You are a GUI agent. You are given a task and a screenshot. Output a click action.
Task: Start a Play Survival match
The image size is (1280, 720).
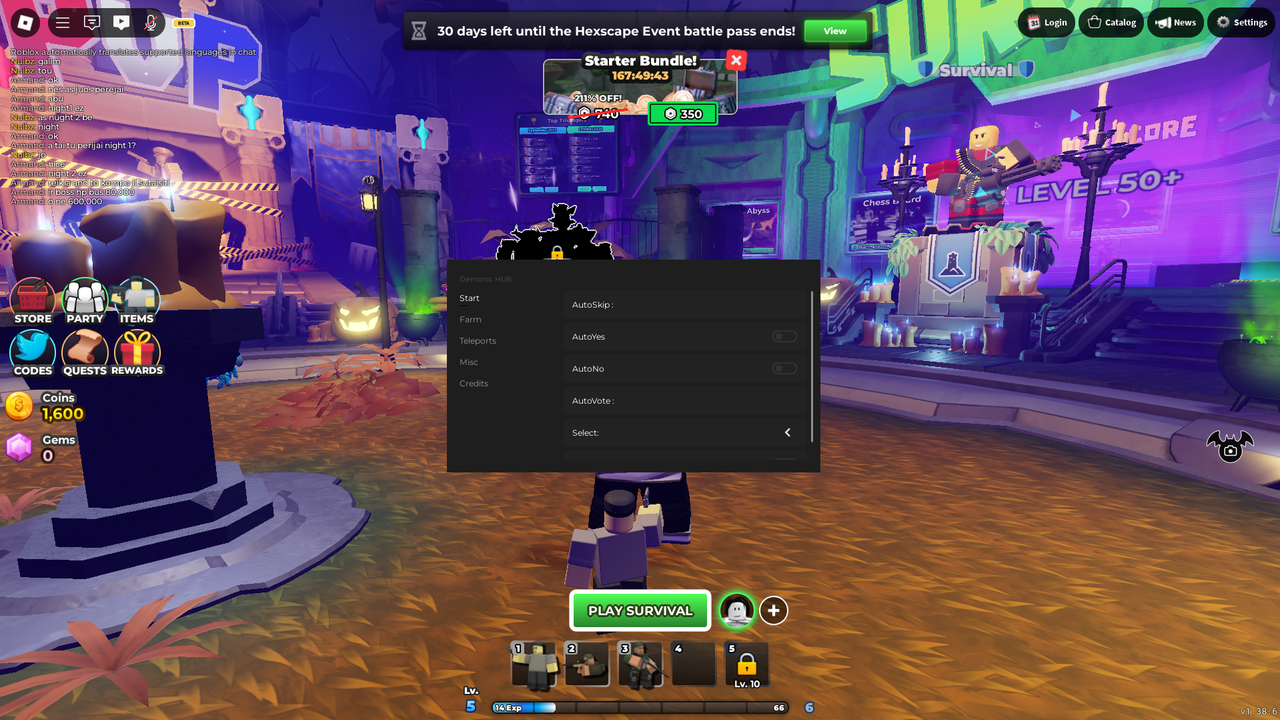[640, 610]
